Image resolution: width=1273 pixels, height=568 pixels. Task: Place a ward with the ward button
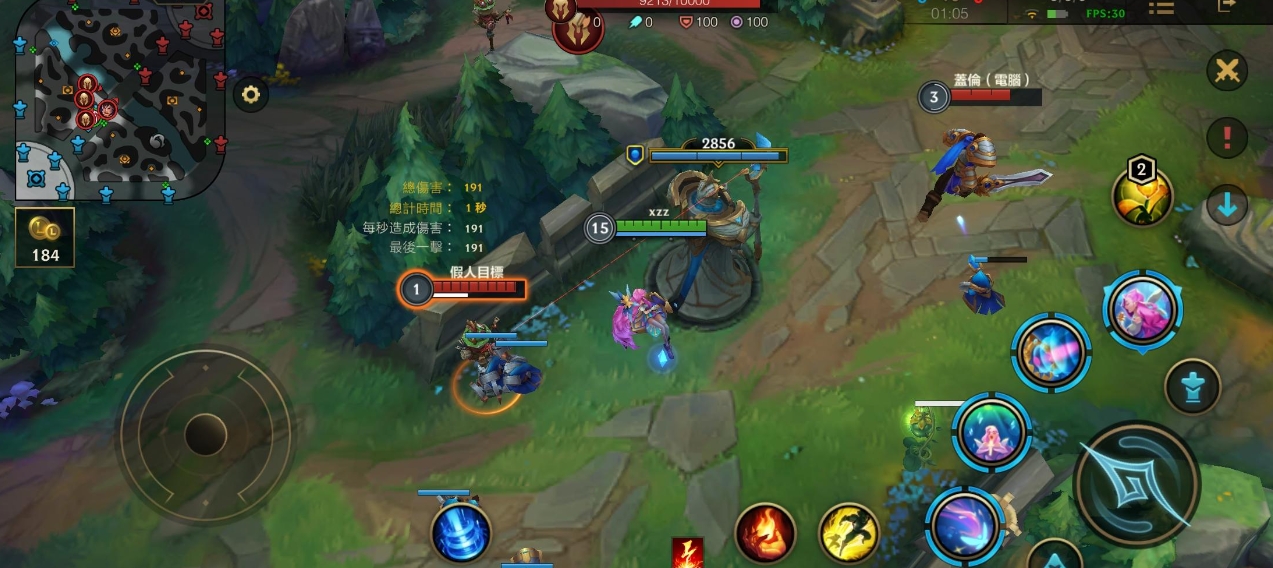tap(1192, 388)
